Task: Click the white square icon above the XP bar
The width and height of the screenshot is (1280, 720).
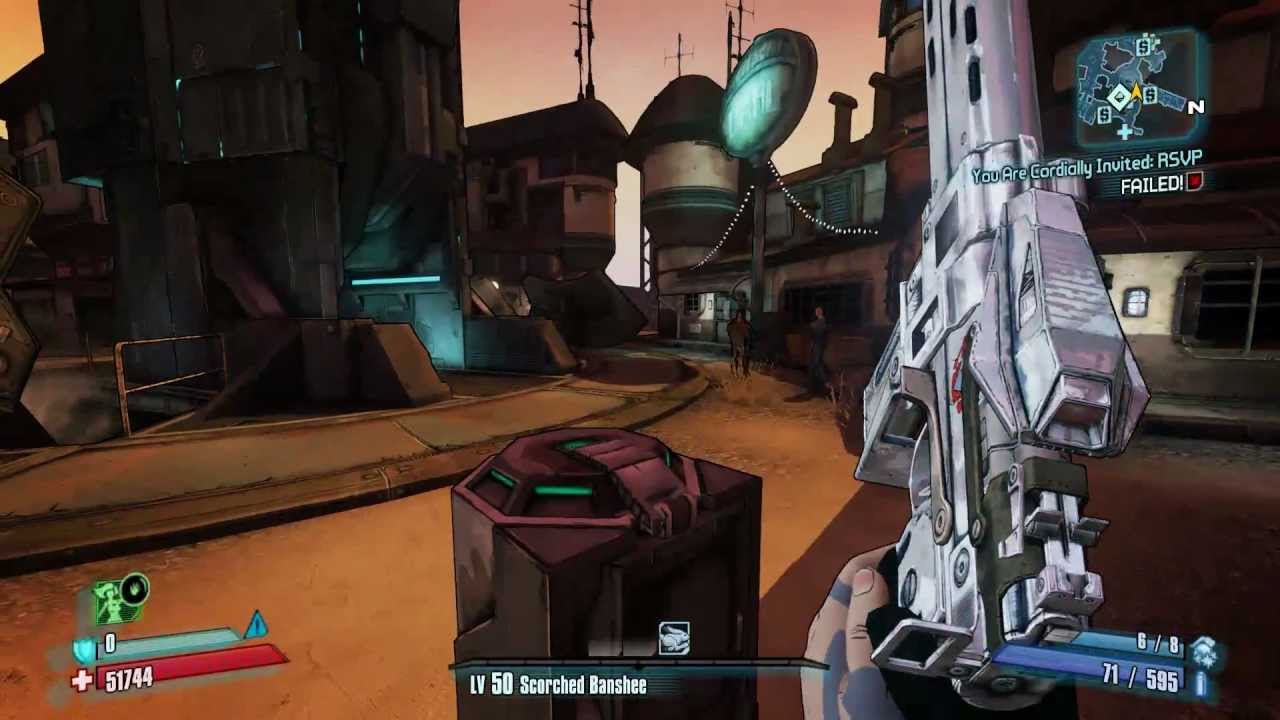Action: point(673,638)
